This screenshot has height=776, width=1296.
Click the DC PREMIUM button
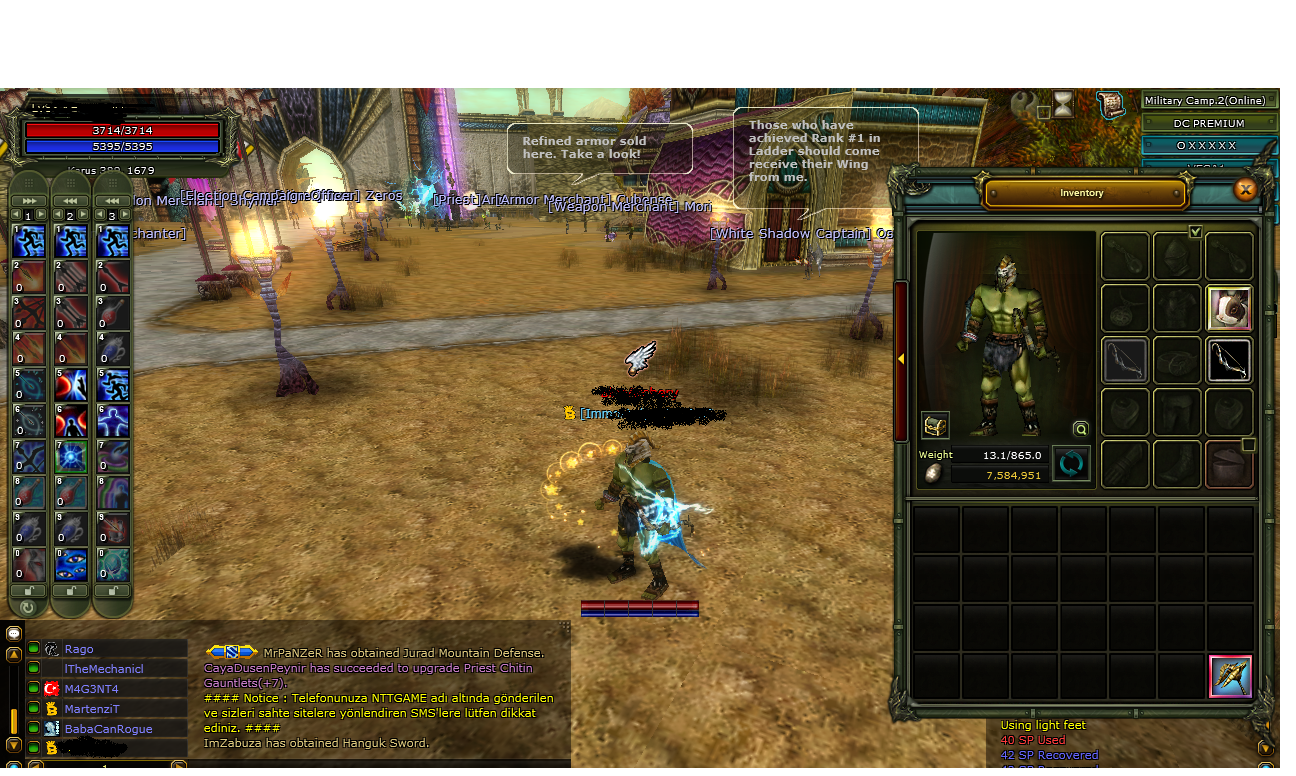(x=1209, y=122)
